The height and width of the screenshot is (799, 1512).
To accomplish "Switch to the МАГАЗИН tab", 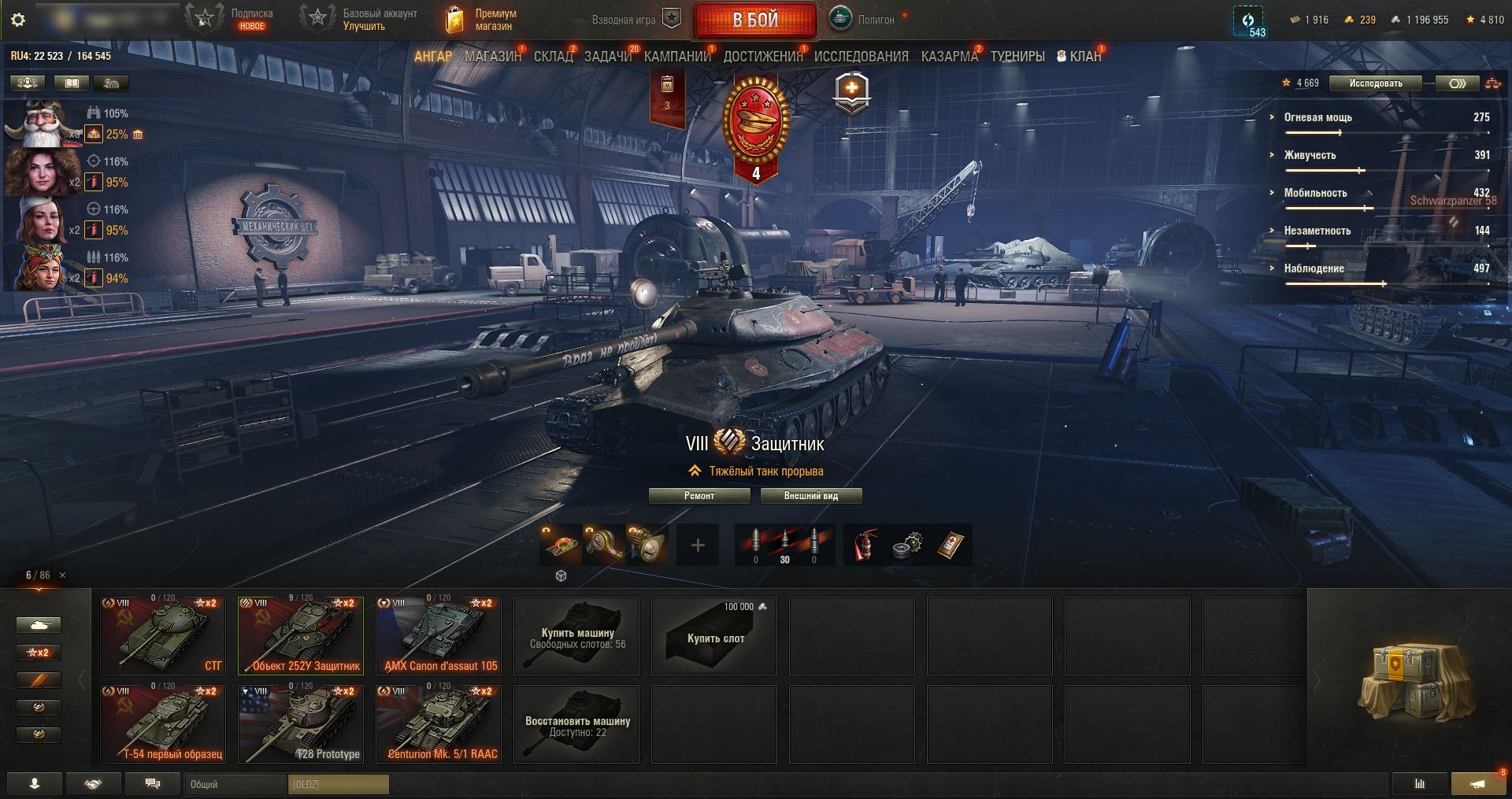I will point(493,57).
